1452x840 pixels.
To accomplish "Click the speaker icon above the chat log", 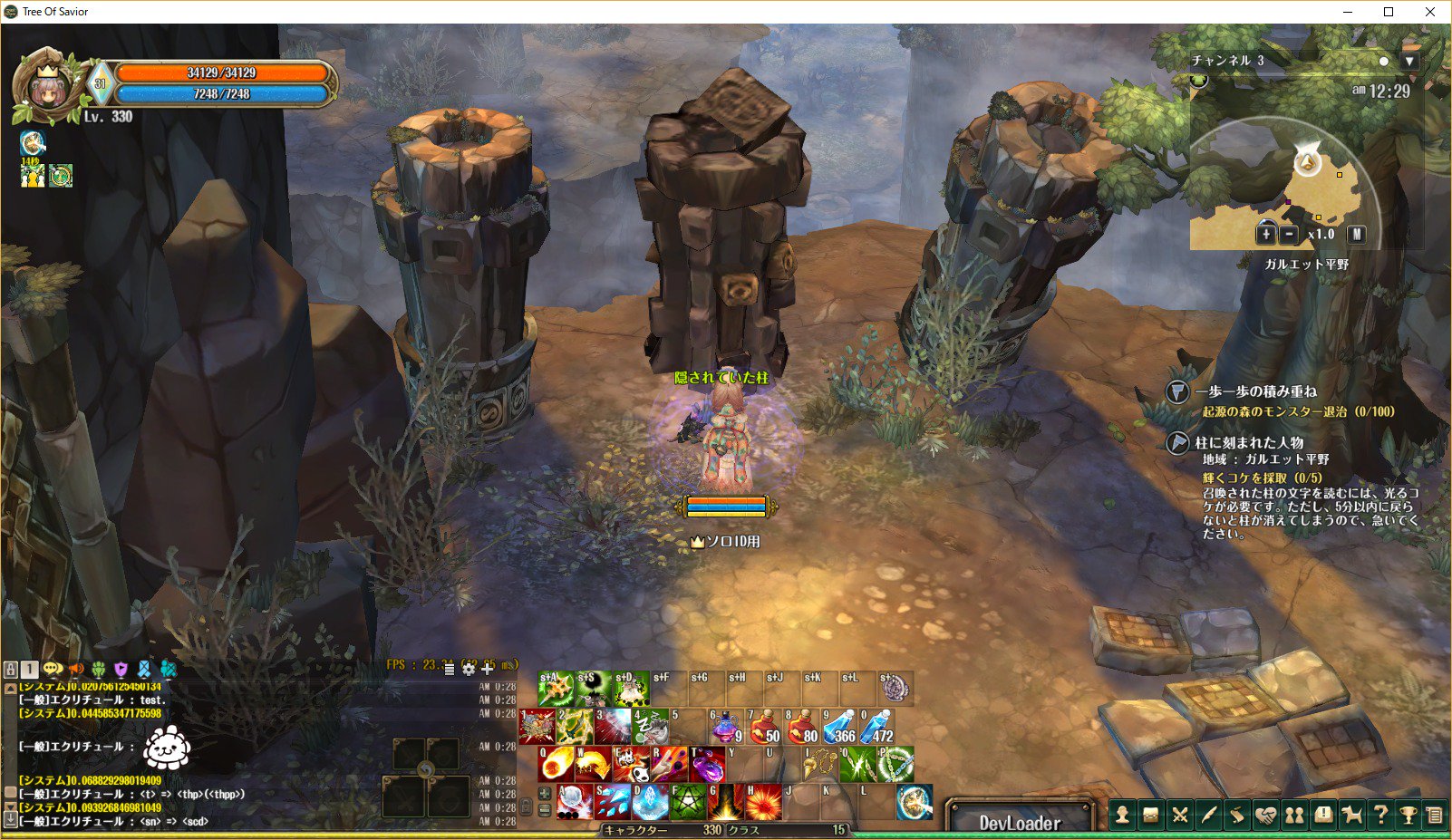I will [75, 668].
